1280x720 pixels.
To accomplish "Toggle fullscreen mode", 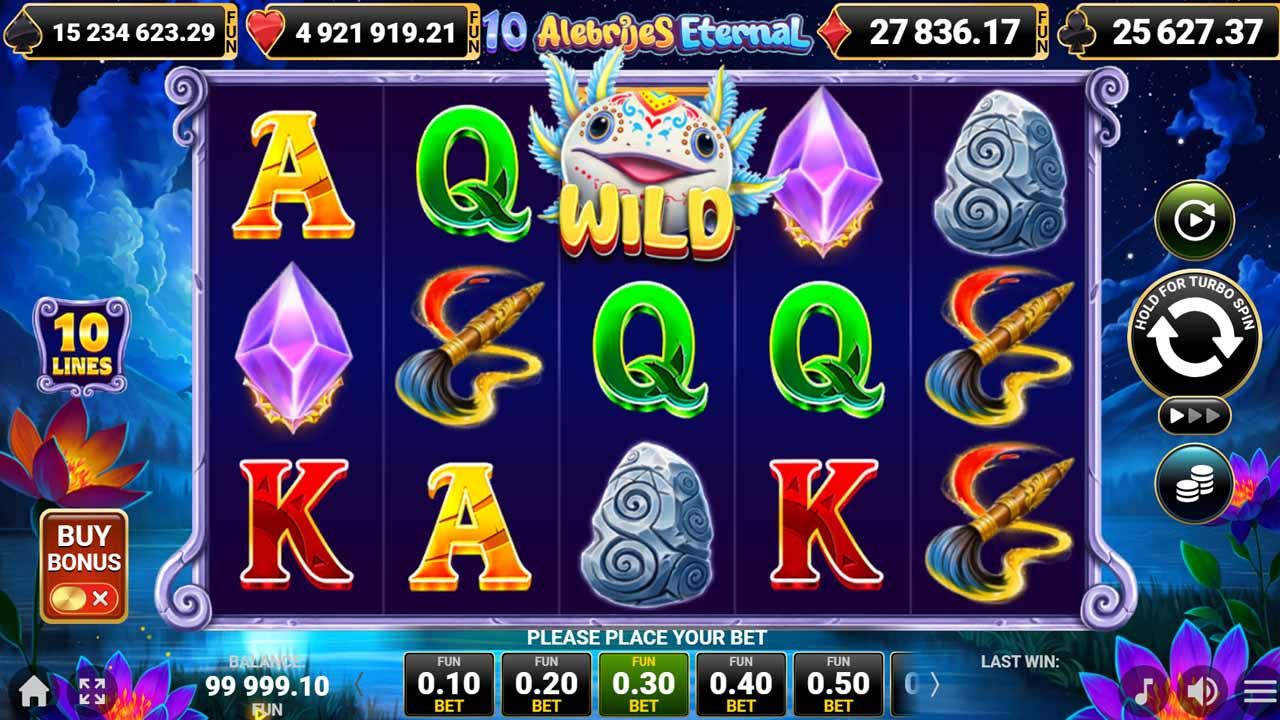I will coord(92,690).
